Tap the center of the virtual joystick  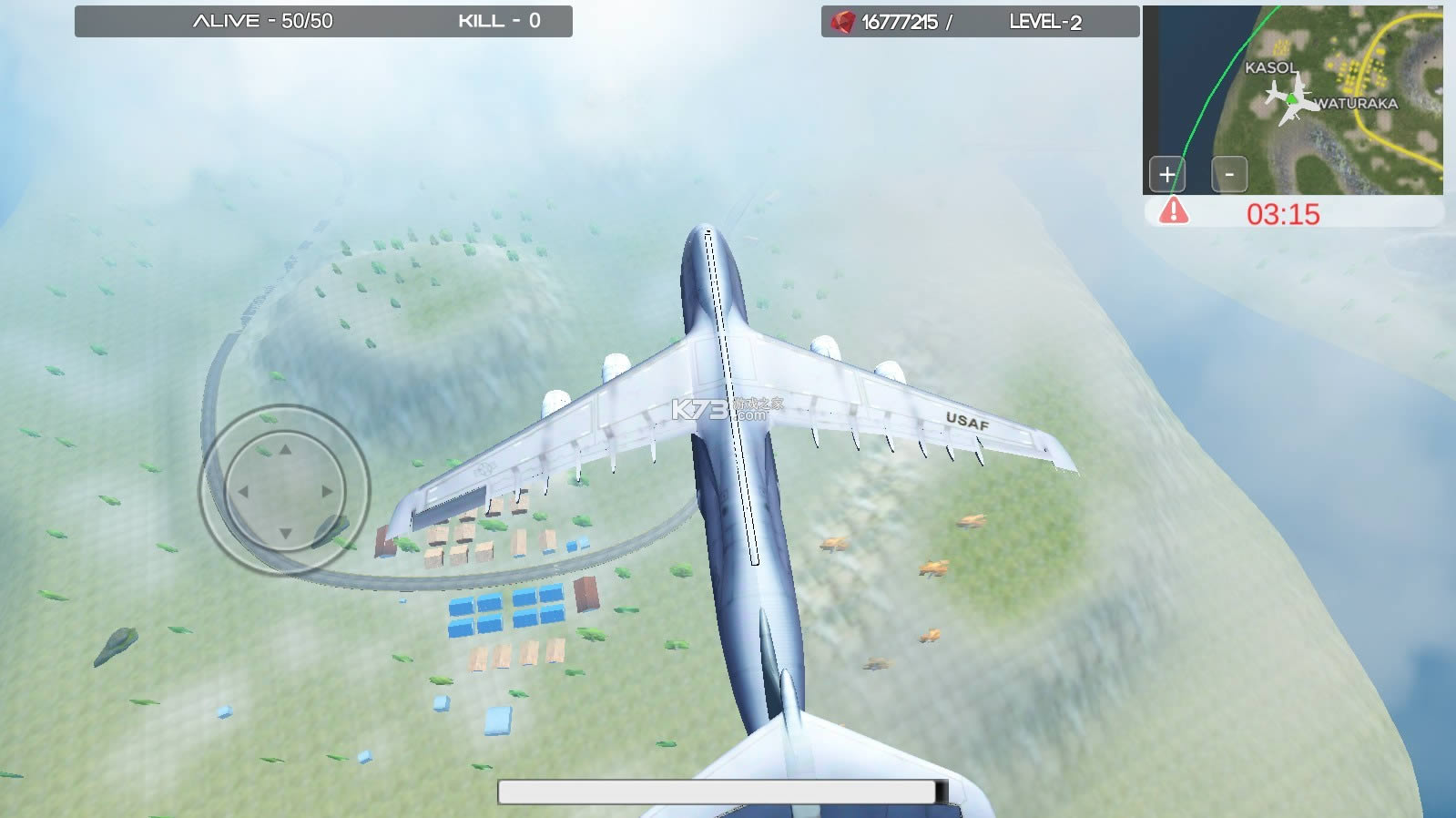tap(285, 492)
